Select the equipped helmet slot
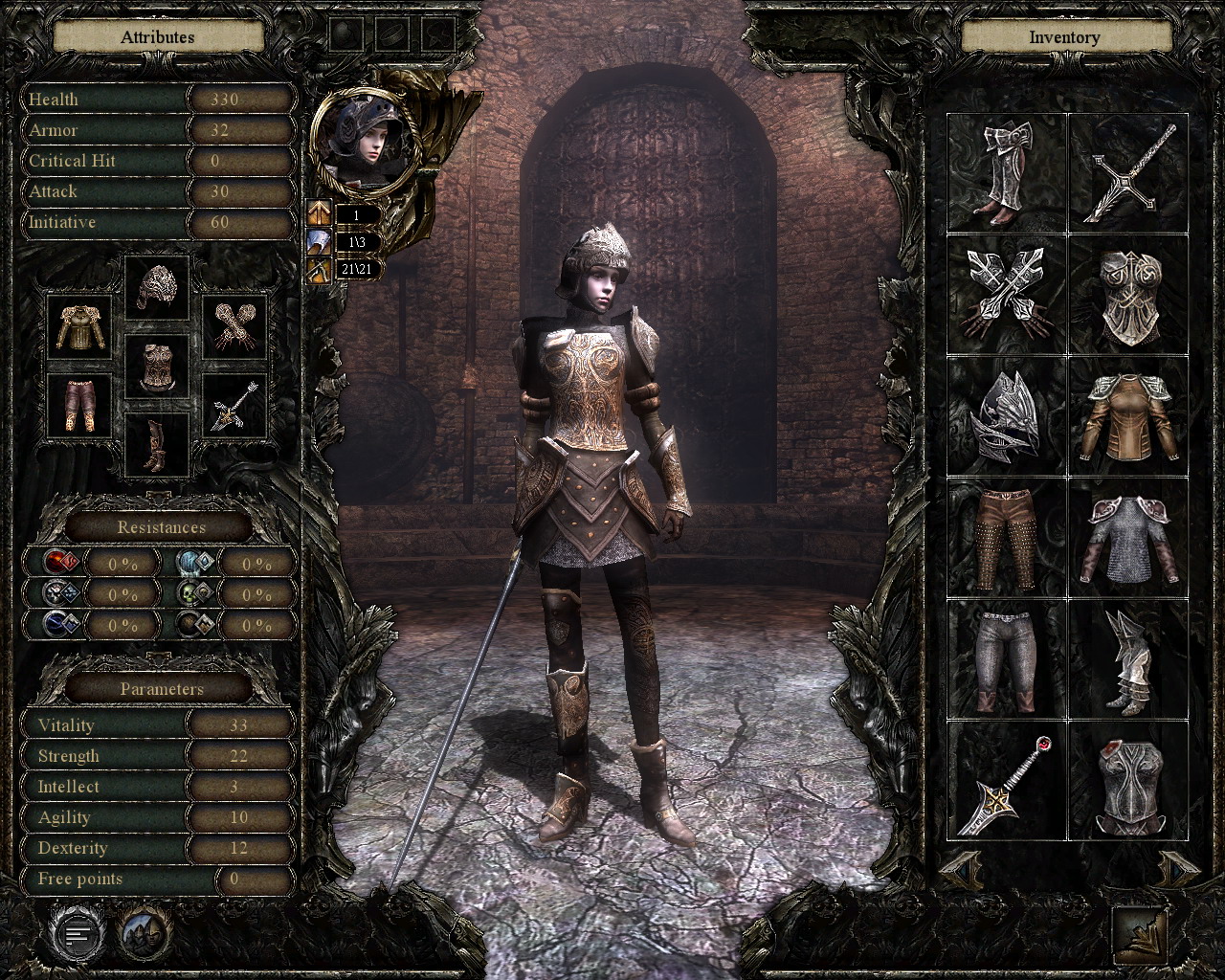The width and height of the screenshot is (1225, 980). click(x=156, y=291)
